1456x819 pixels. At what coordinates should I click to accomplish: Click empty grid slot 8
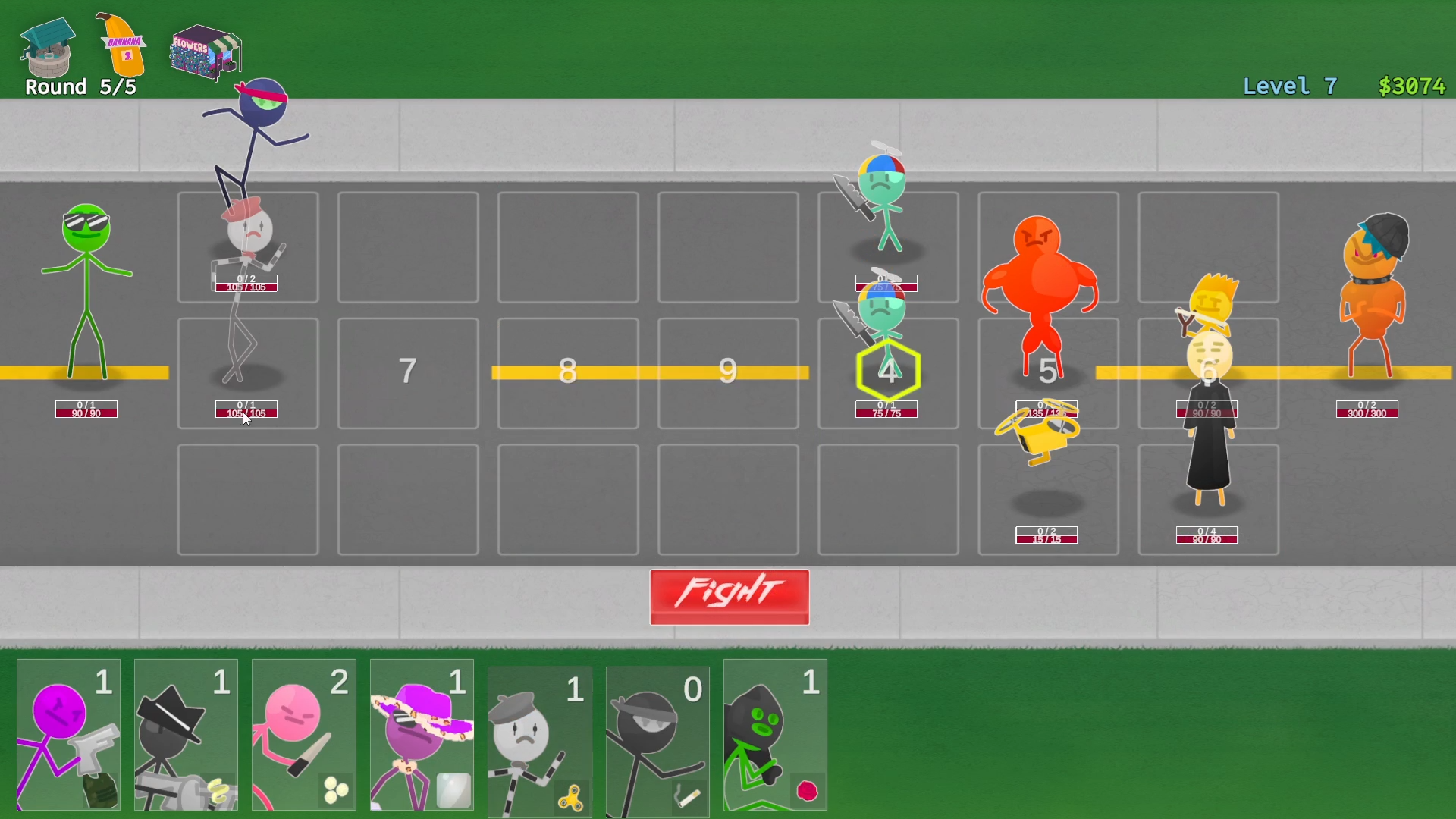569,372
